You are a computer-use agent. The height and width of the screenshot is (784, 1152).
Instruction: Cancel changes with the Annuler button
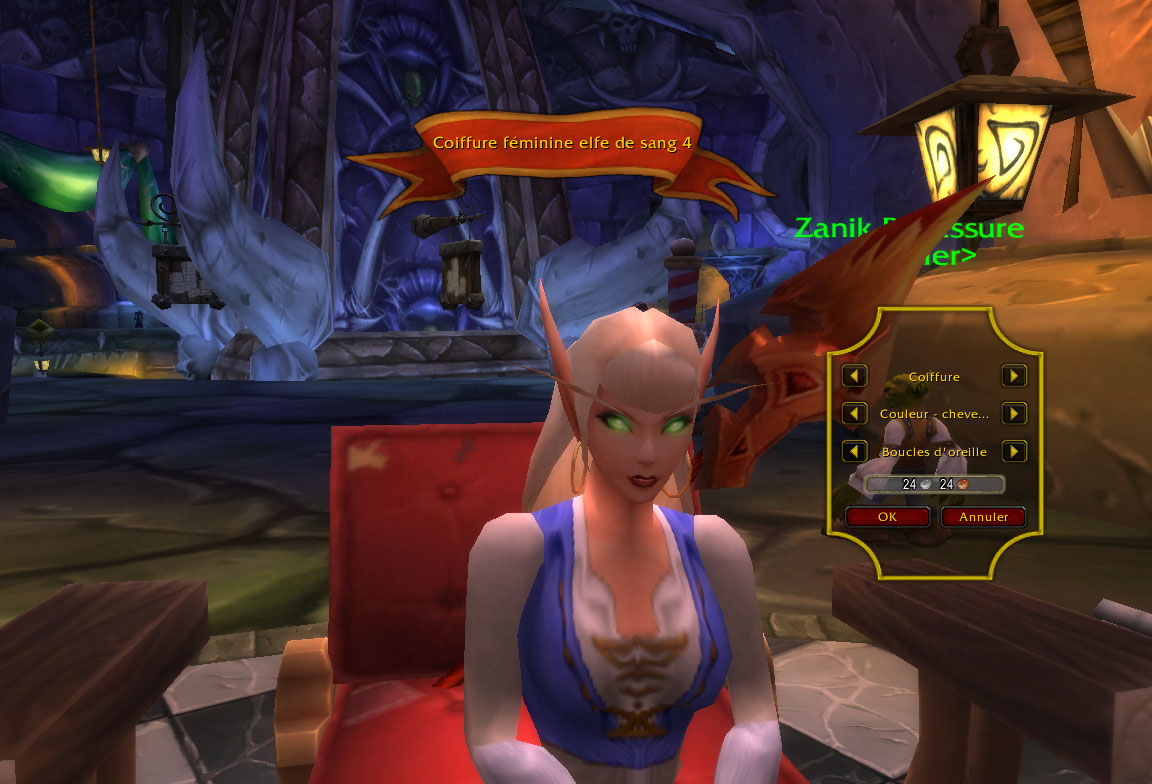(983, 517)
